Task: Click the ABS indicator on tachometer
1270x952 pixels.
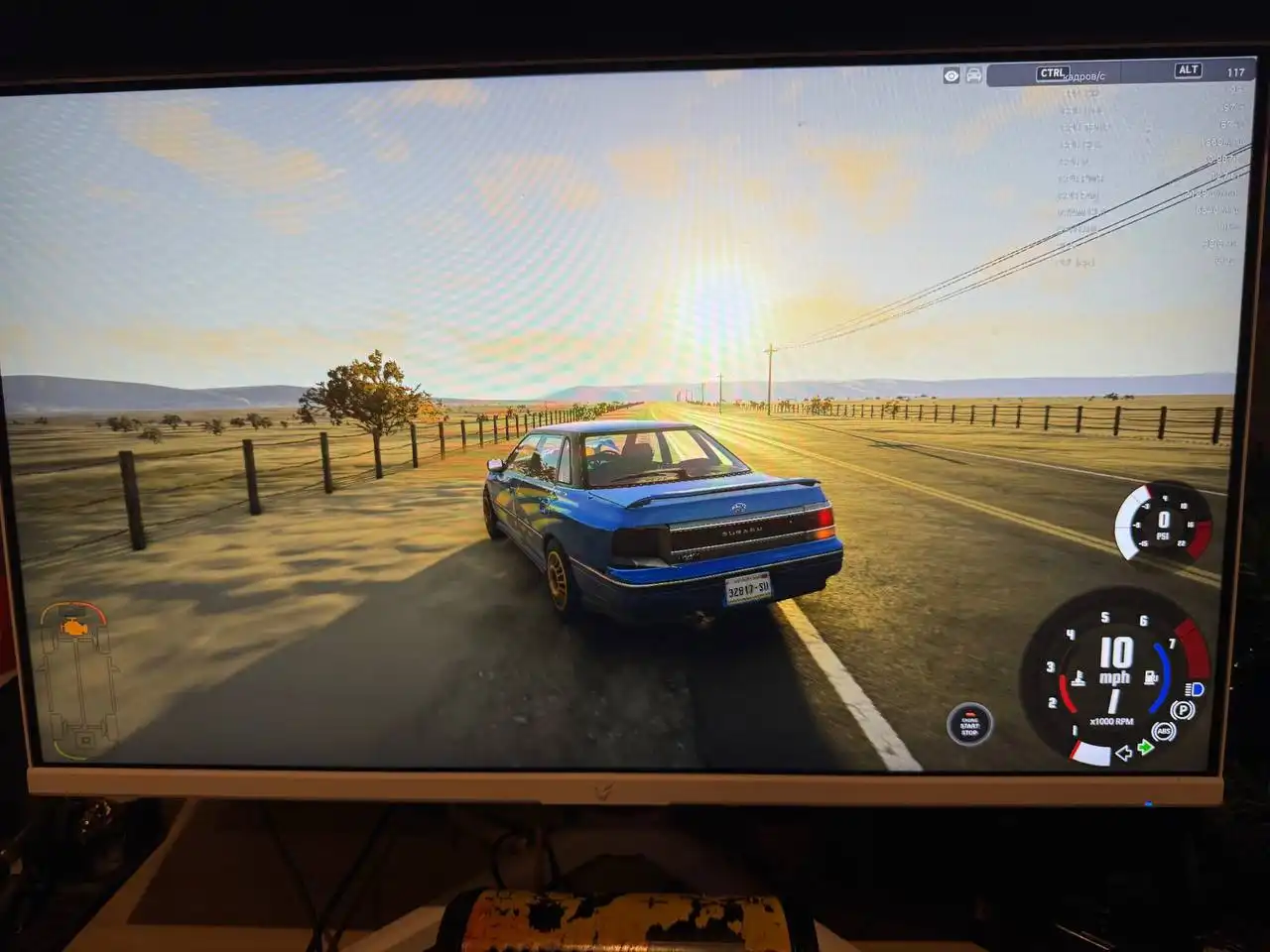Action: click(1164, 732)
